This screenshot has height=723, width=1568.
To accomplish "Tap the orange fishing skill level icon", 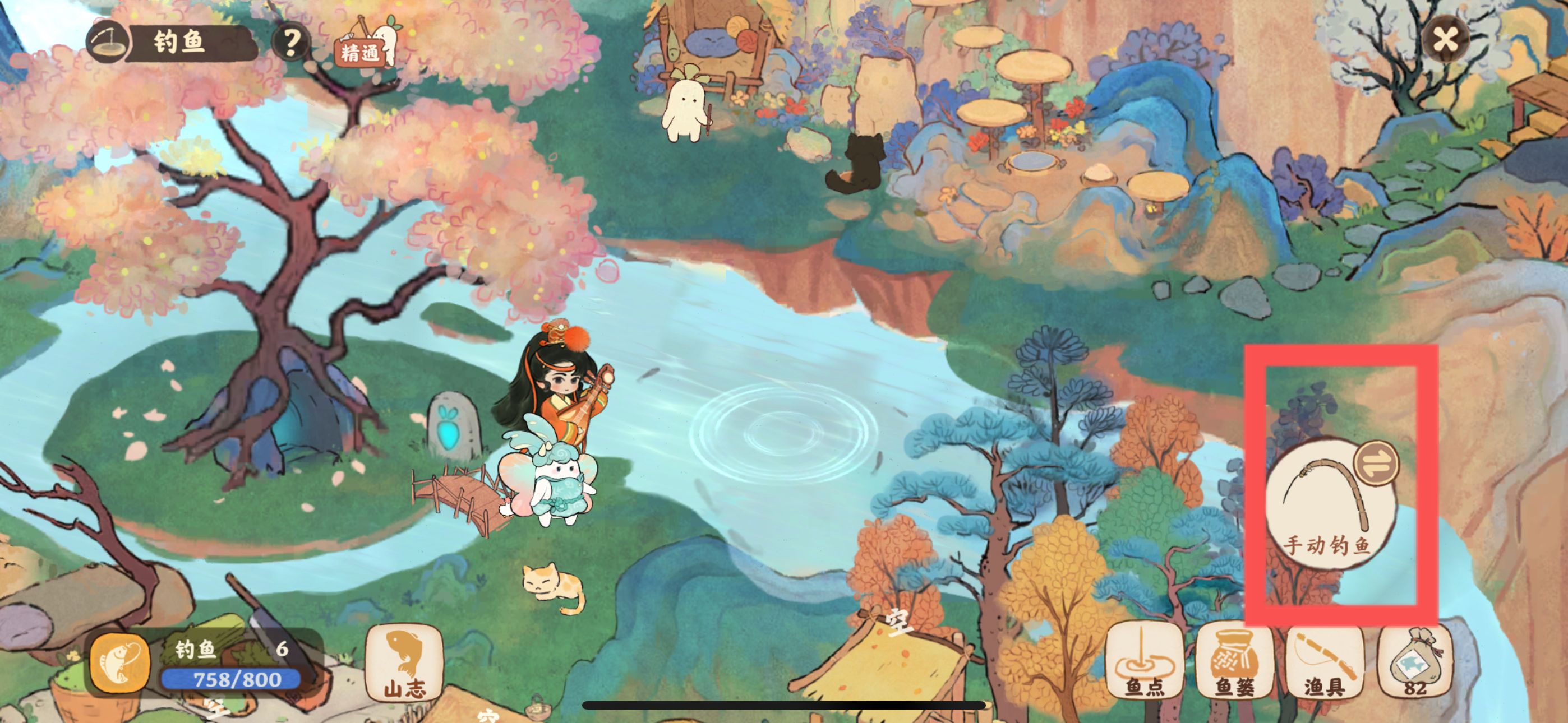I will 120,665.
